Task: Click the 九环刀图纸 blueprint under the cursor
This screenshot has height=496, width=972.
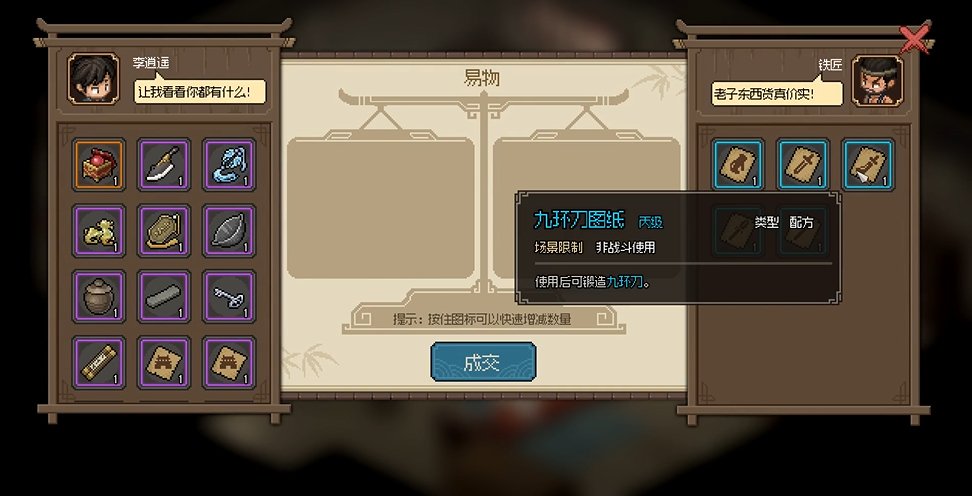Action: (868, 165)
